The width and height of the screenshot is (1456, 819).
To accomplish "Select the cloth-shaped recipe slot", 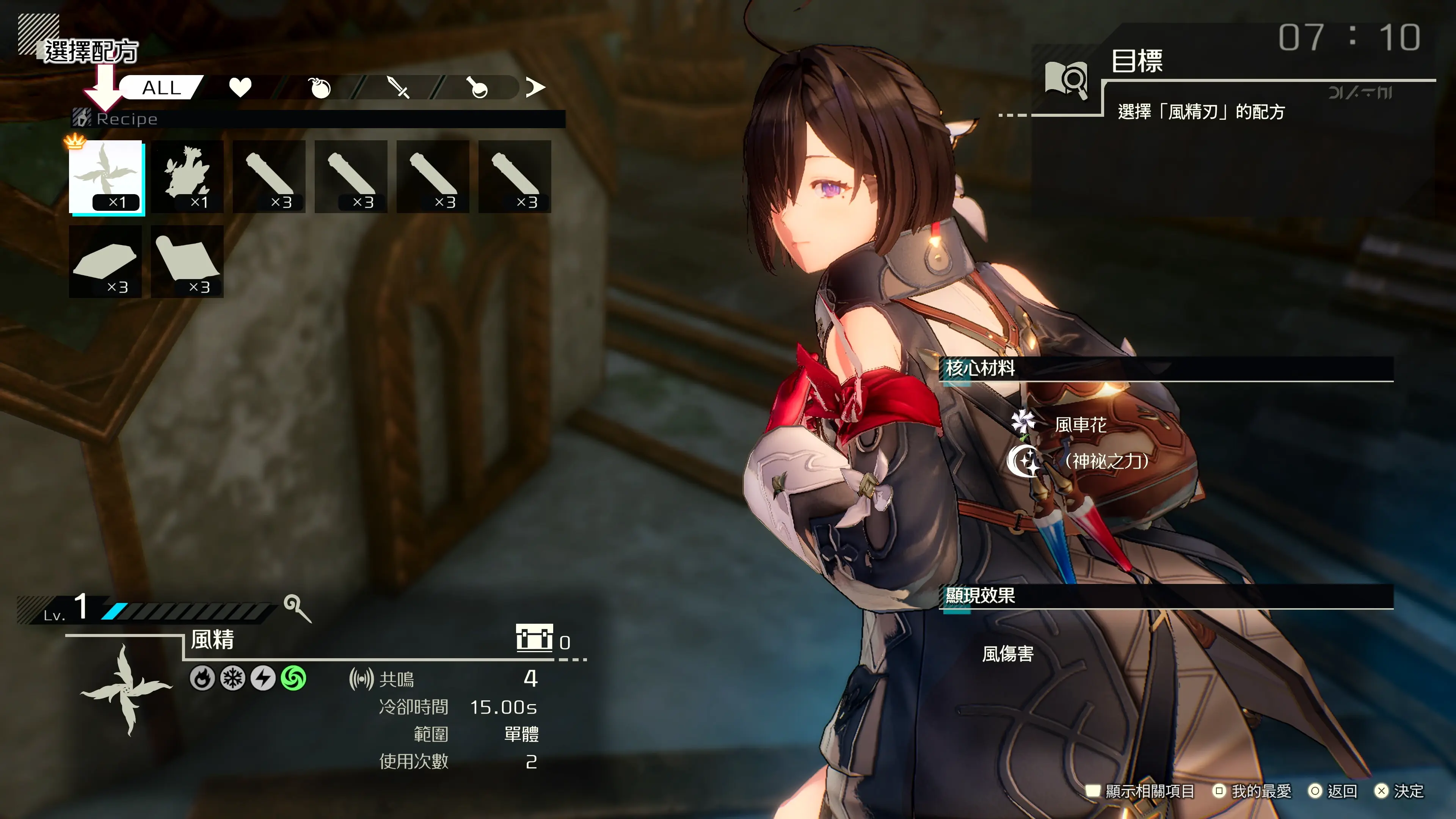I will (x=187, y=262).
